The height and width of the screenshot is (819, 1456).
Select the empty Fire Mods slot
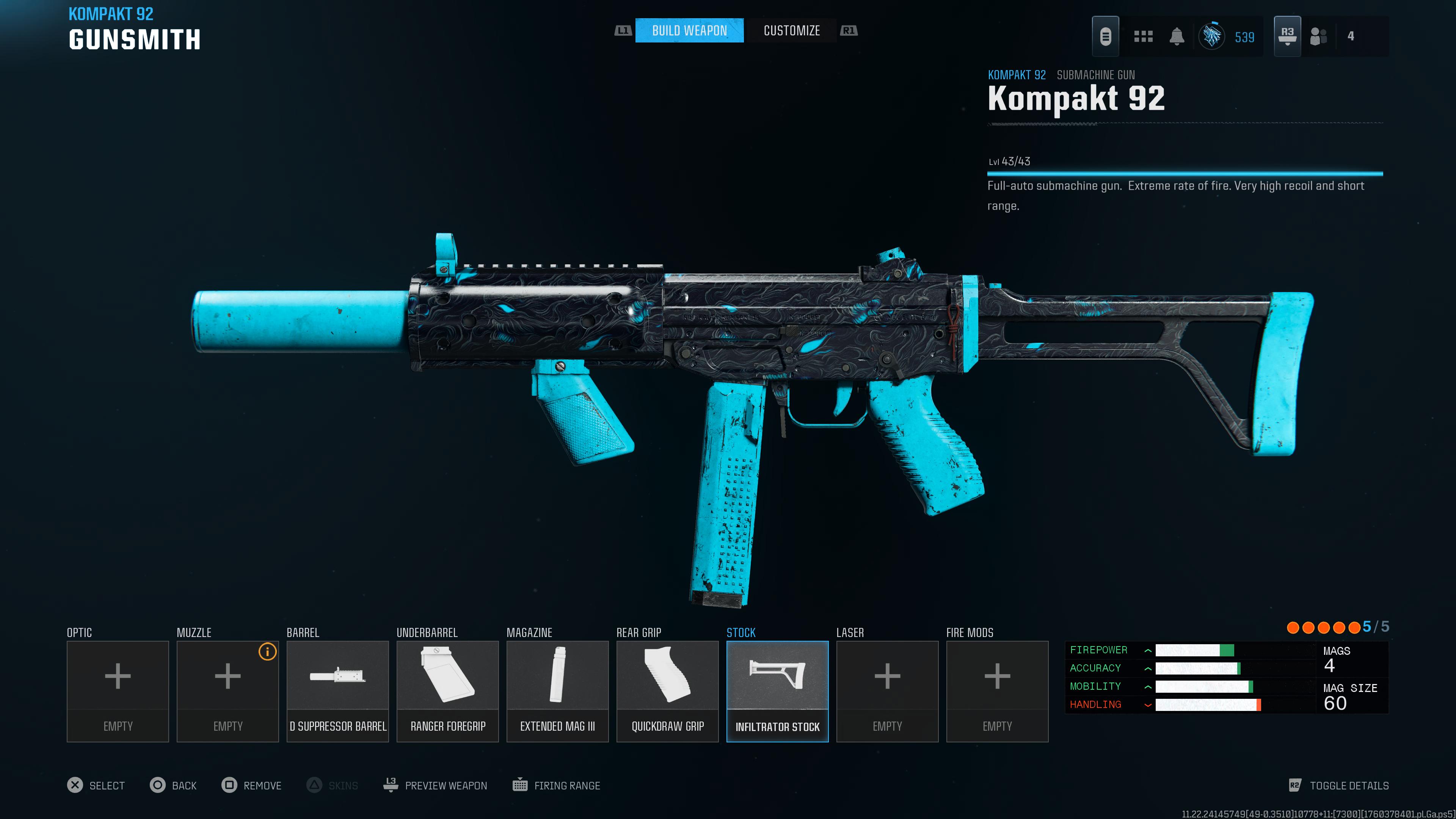tap(997, 691)
